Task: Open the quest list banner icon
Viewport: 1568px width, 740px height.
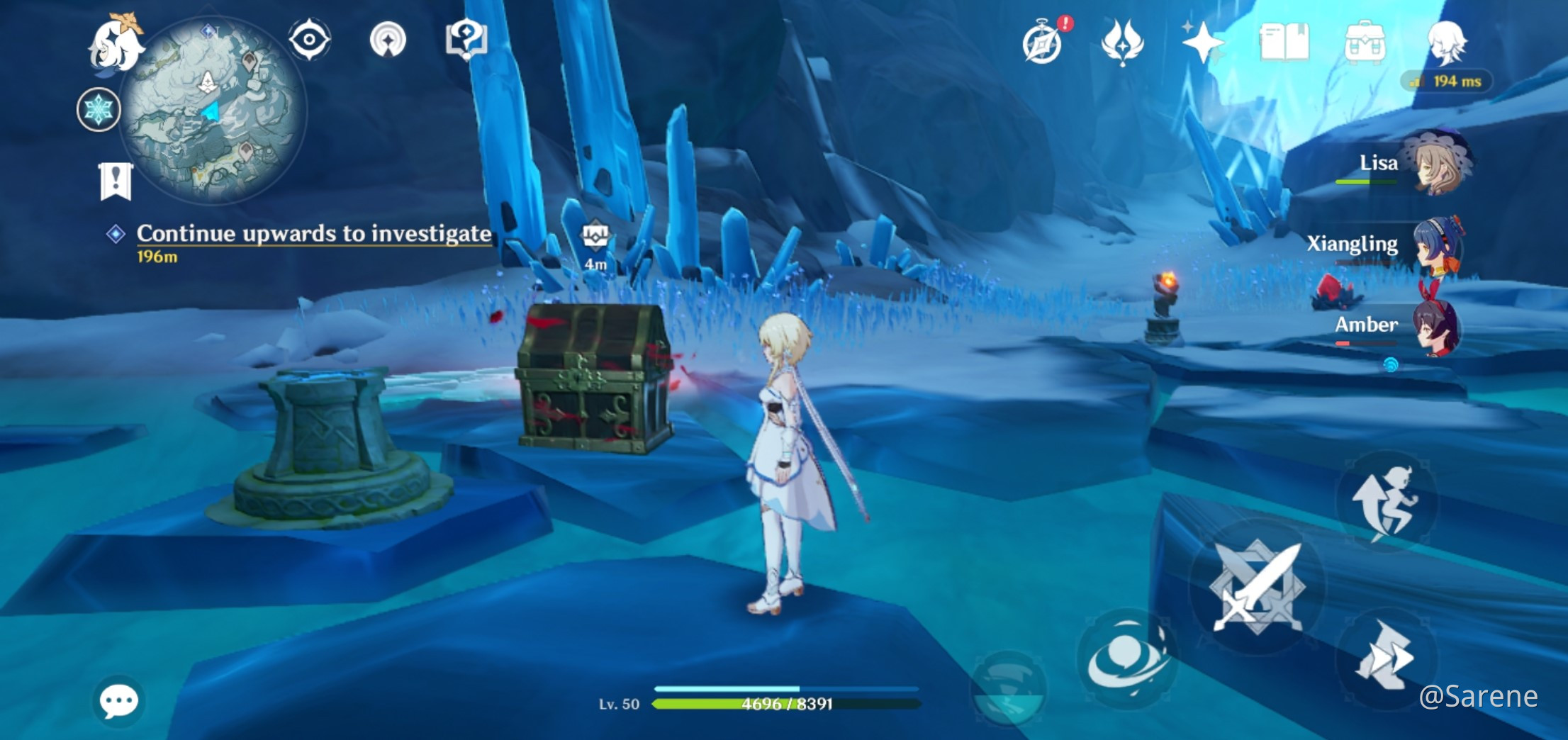Action: (x=116, y=181)
